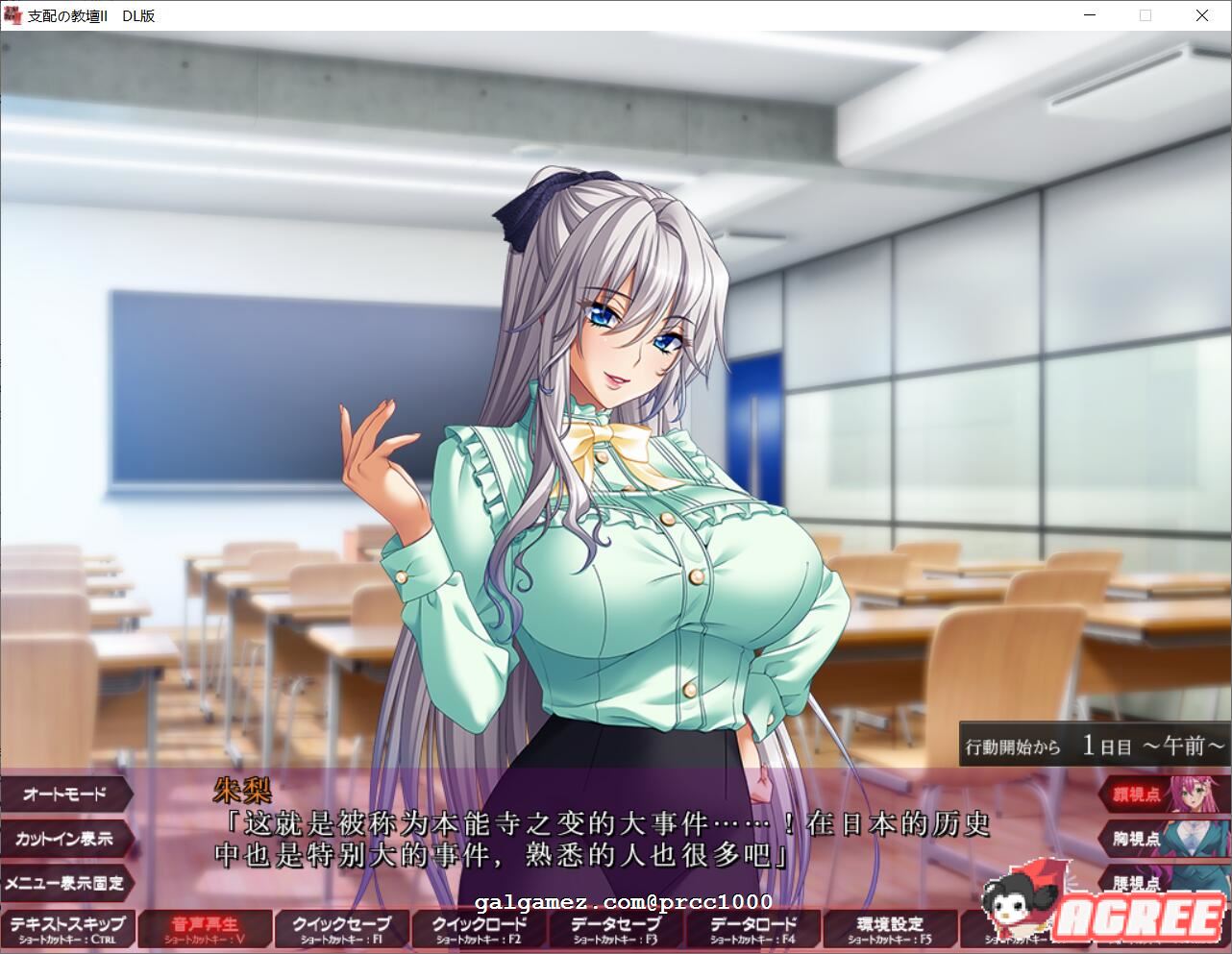
Task: Toggle カットイン表示 (cut-in display)
Action: pos(65,840)
